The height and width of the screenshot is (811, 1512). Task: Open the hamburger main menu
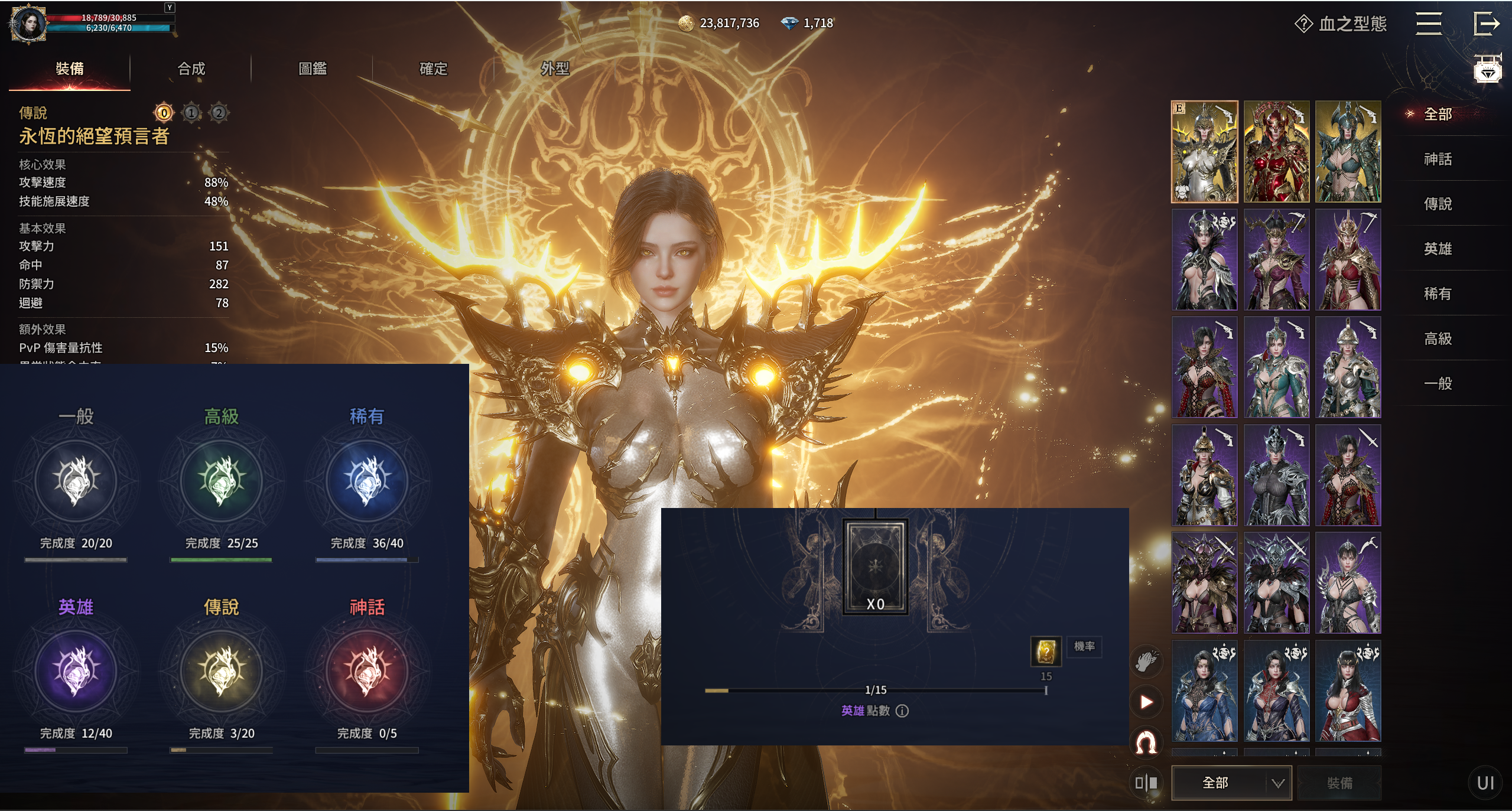point(1429,24)
